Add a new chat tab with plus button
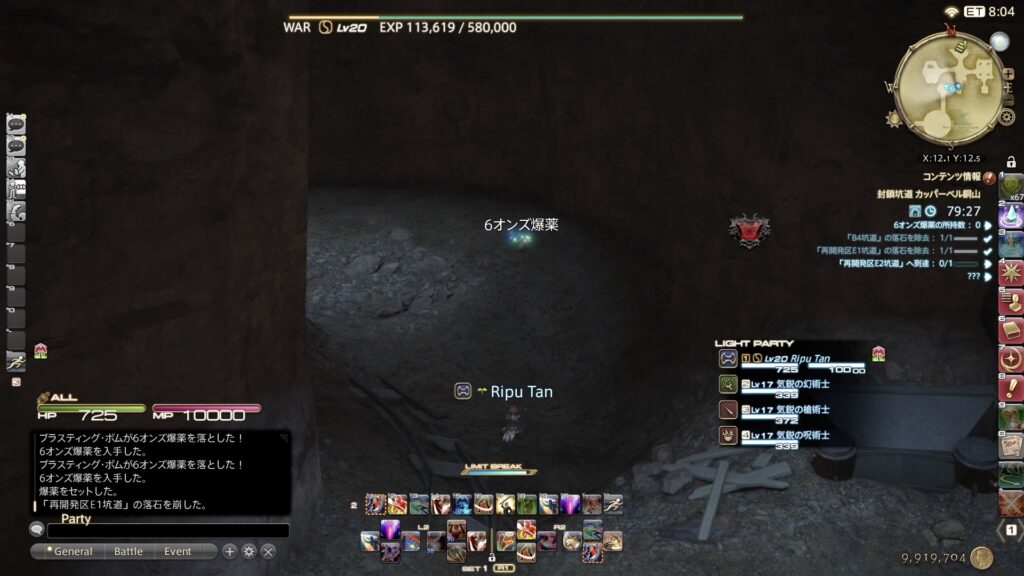This screenshot has height=576, width=1024. pyautogui.click(x=229, y=551)
